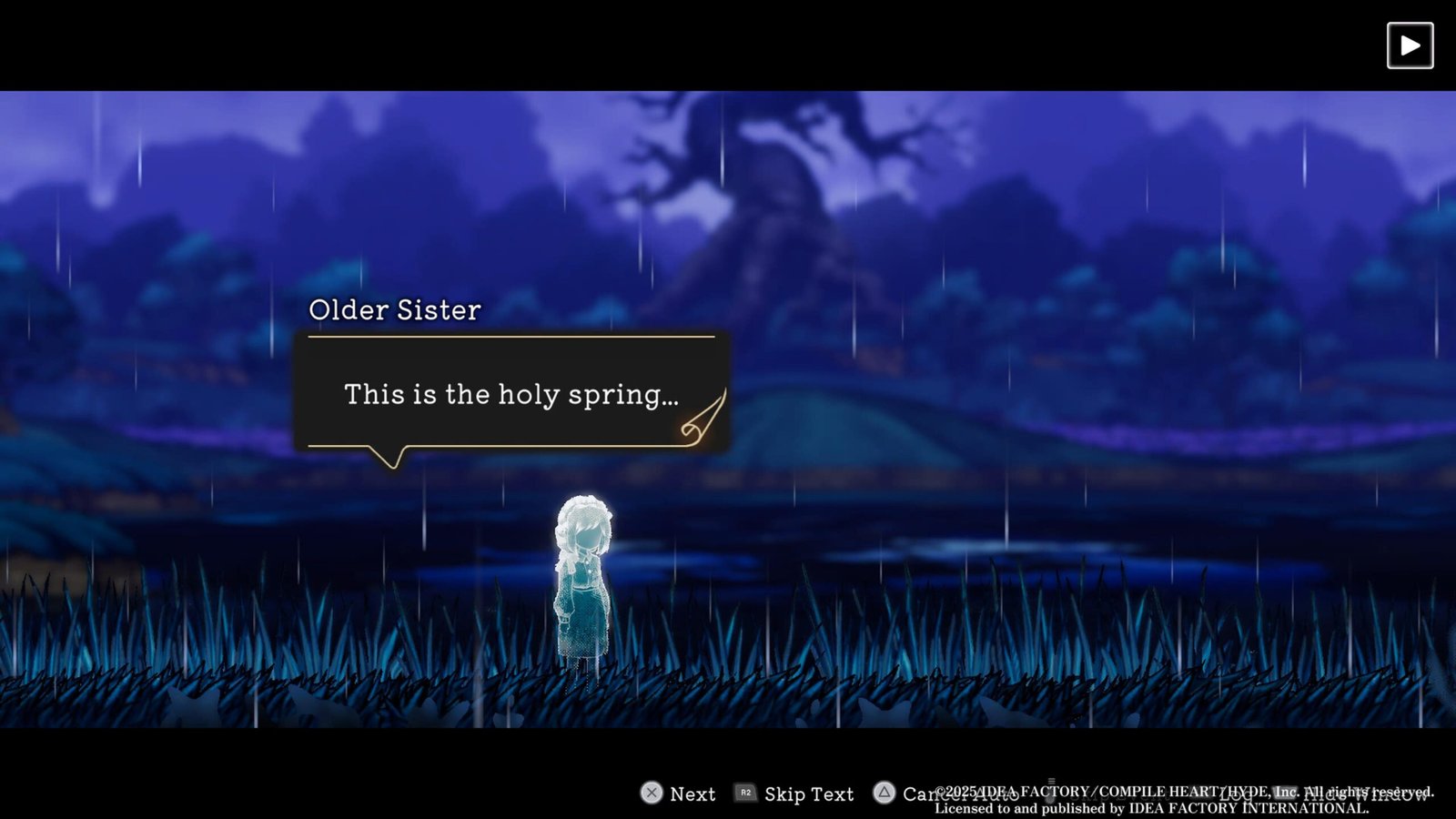Click the page-curl continue indicator
1456x819 pixels.
coord(703,420)
